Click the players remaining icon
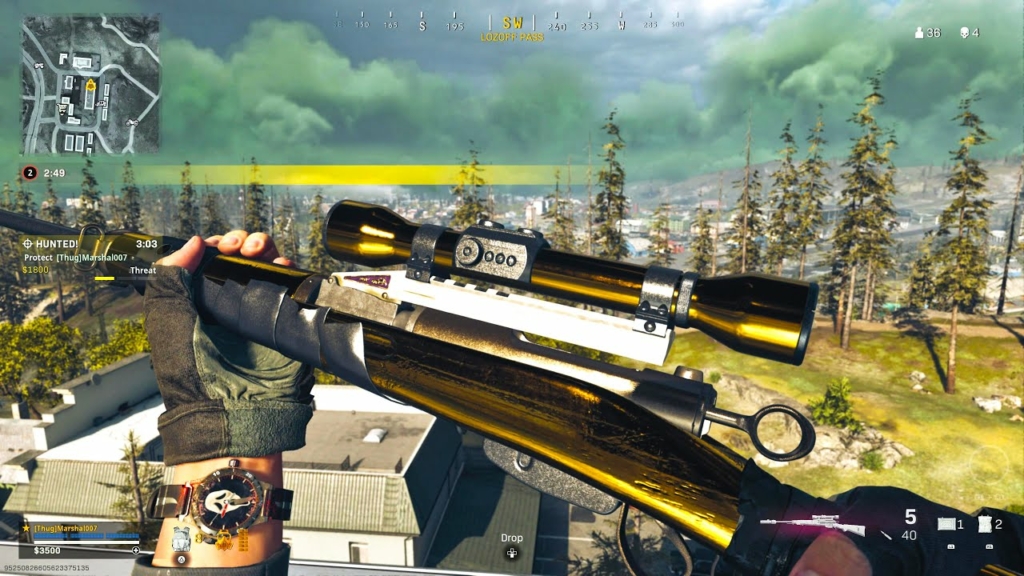This screenshot has height=576, width=1024. (x=919, y=33)
